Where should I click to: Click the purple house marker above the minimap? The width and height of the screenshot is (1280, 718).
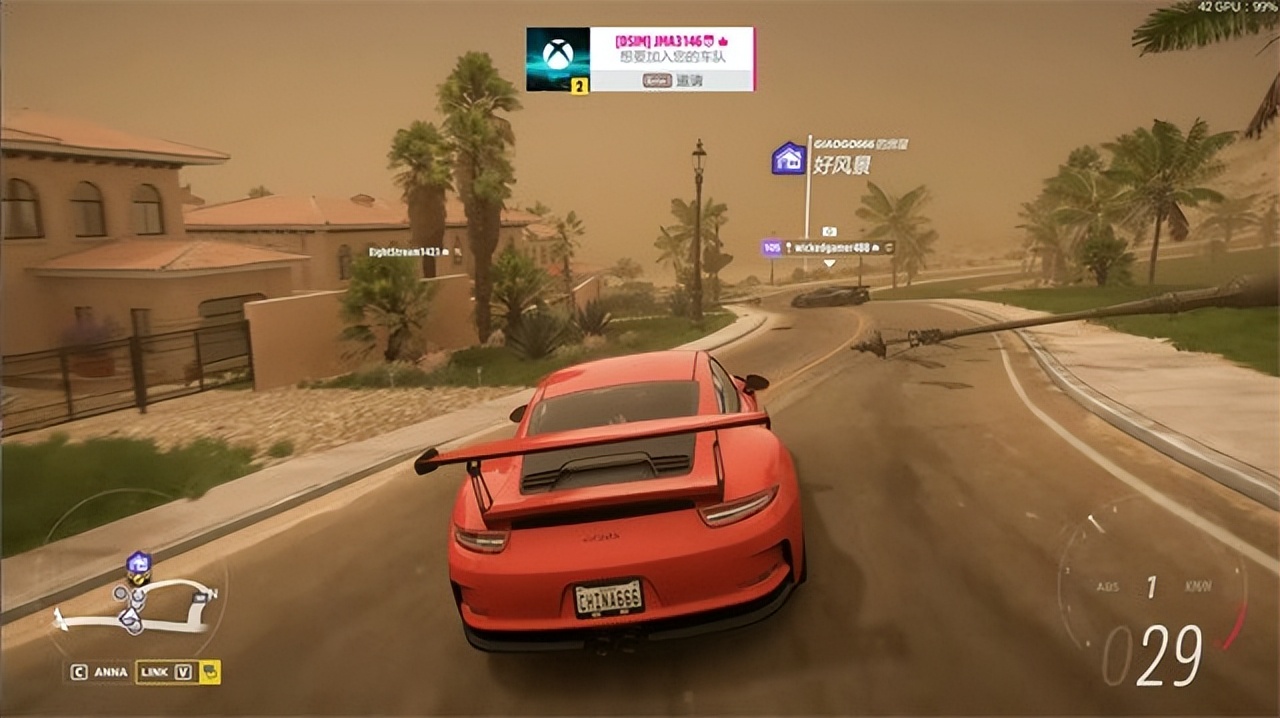139,563
